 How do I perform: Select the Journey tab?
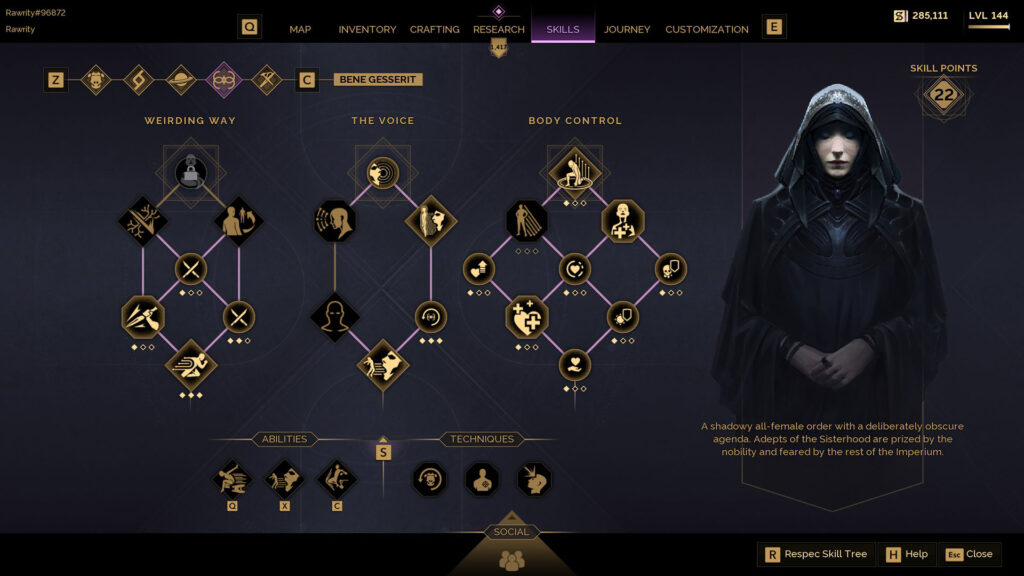(x=627, y=29)
